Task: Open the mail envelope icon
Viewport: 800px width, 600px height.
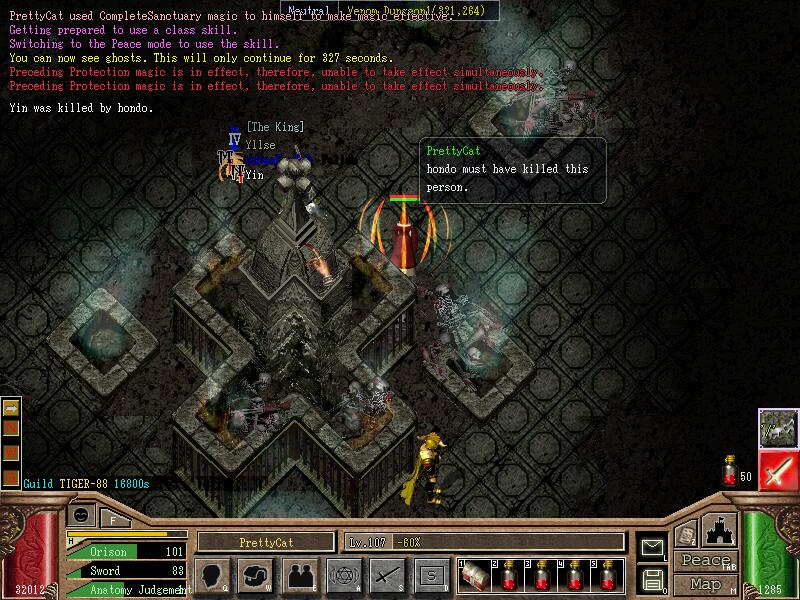Action: pos(652,547)
